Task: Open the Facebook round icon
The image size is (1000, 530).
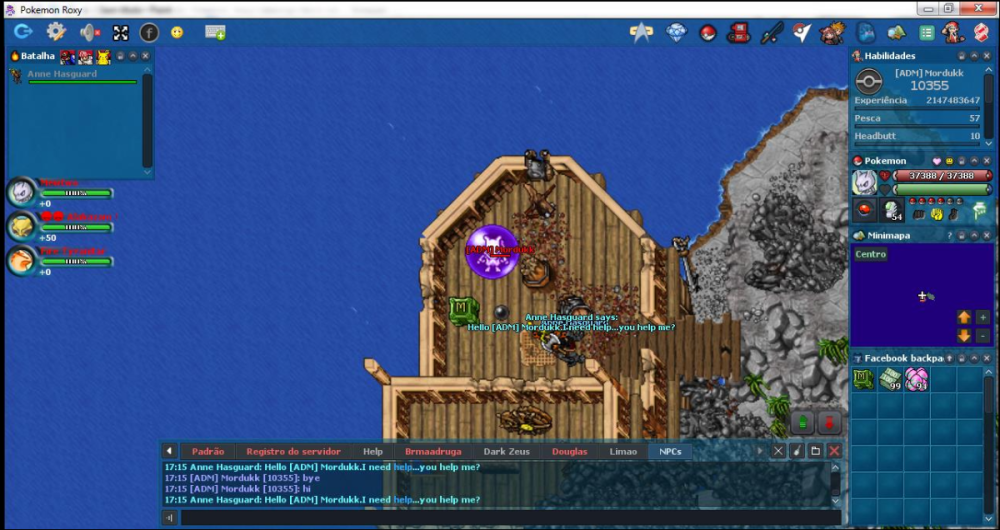Action: click(149, 32)
